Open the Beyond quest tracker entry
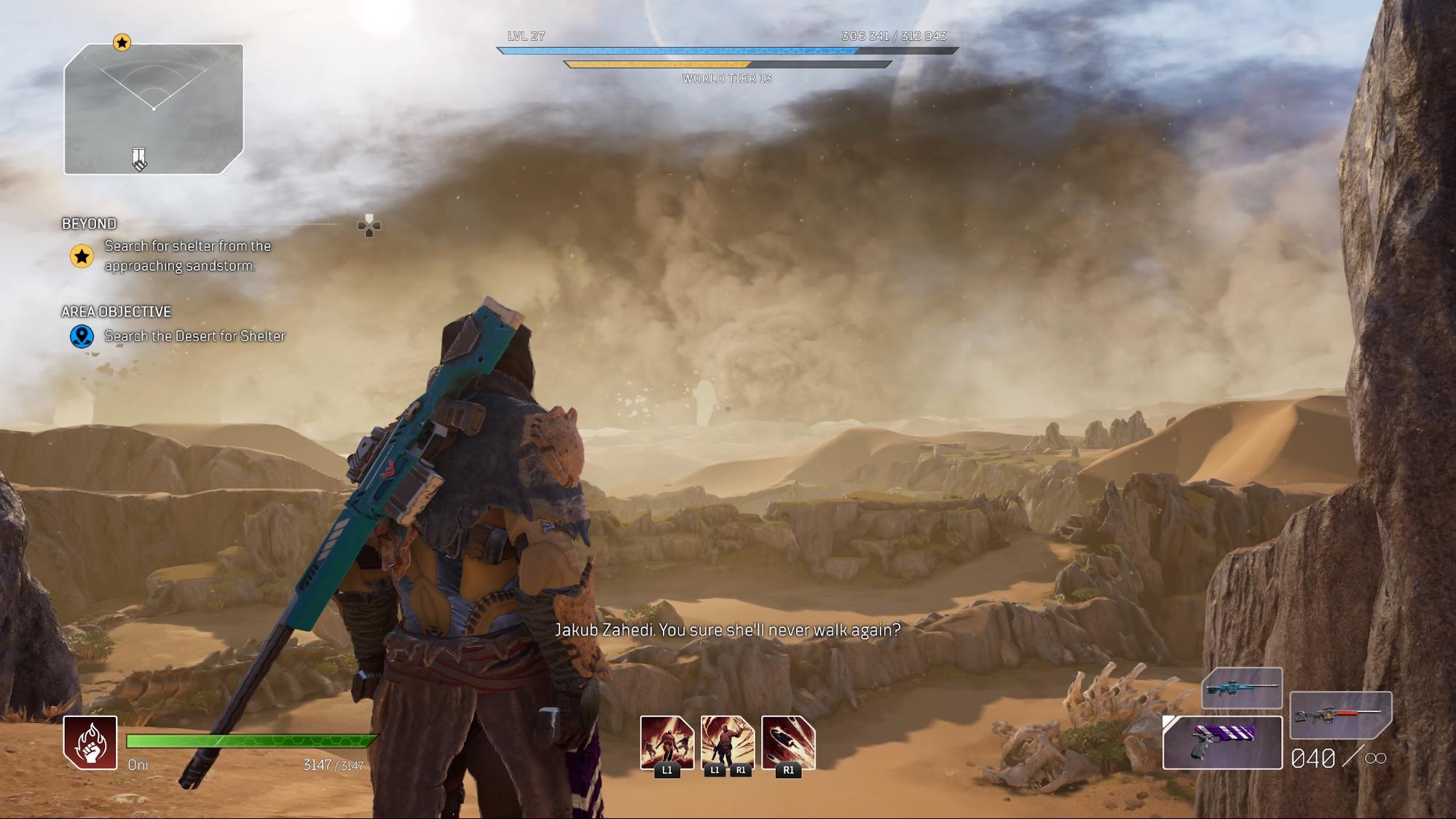Image resolution: width=1456 pixels, height=819 pixels. 89,223
